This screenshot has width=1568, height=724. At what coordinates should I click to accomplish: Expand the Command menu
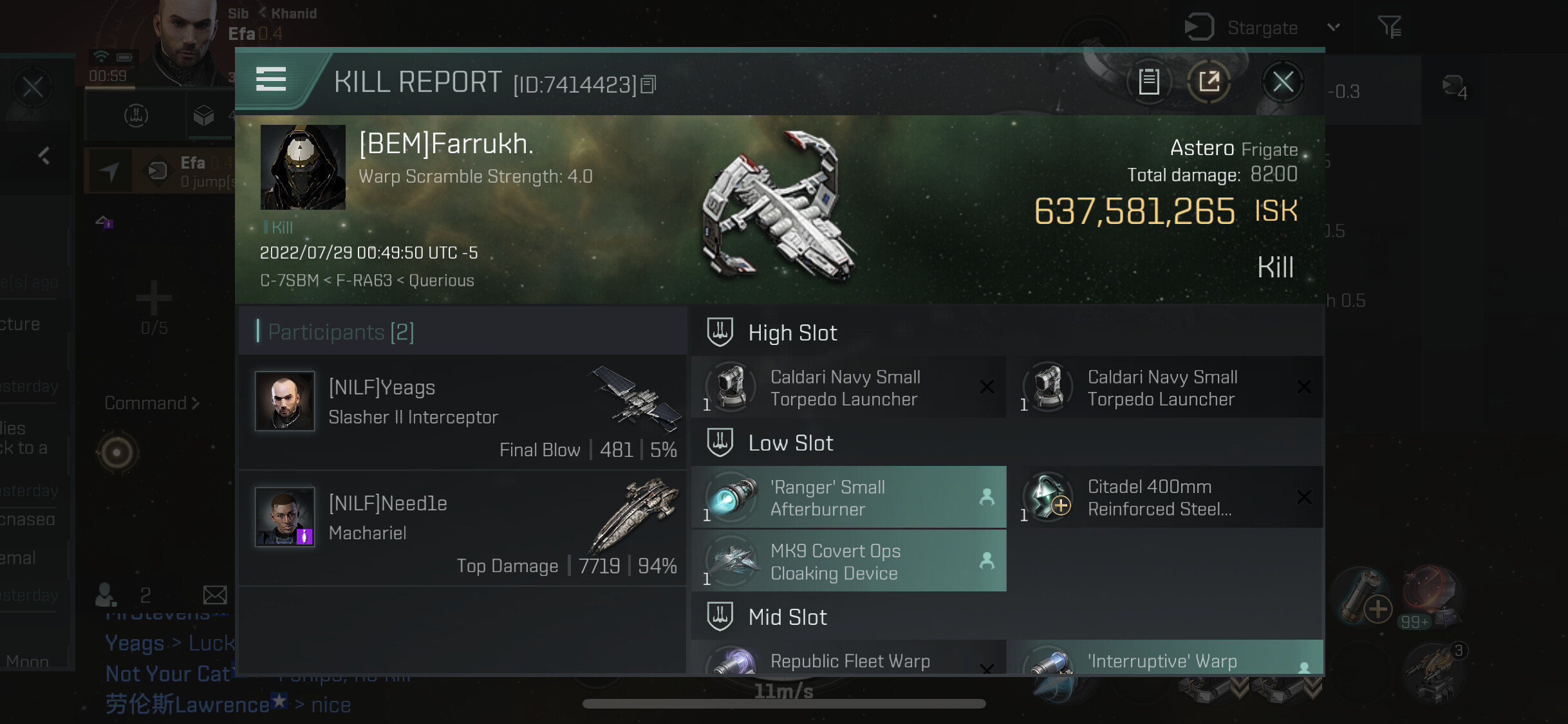coord(153,404)
